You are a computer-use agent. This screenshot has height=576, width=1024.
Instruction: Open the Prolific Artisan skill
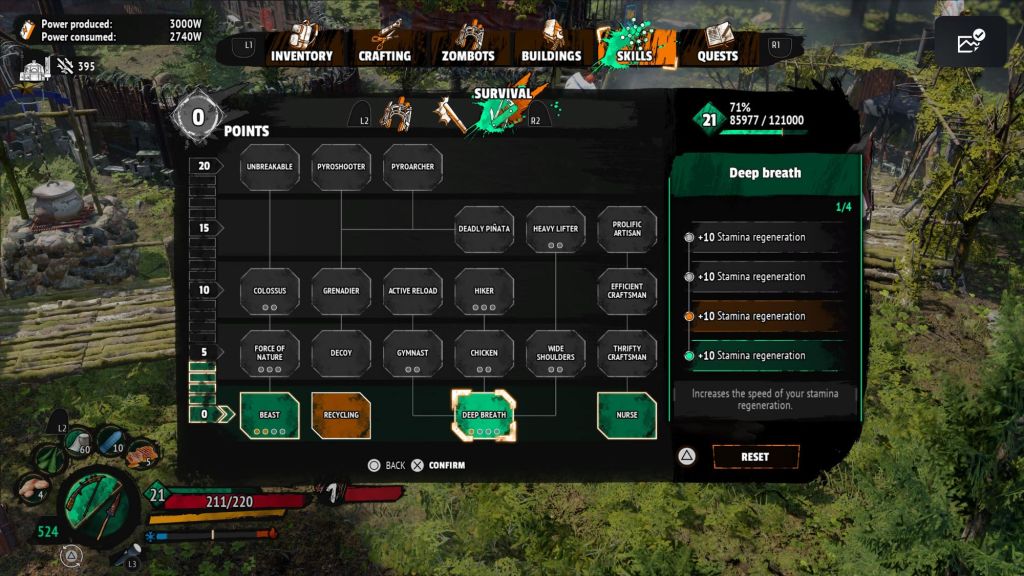point(627,229)
